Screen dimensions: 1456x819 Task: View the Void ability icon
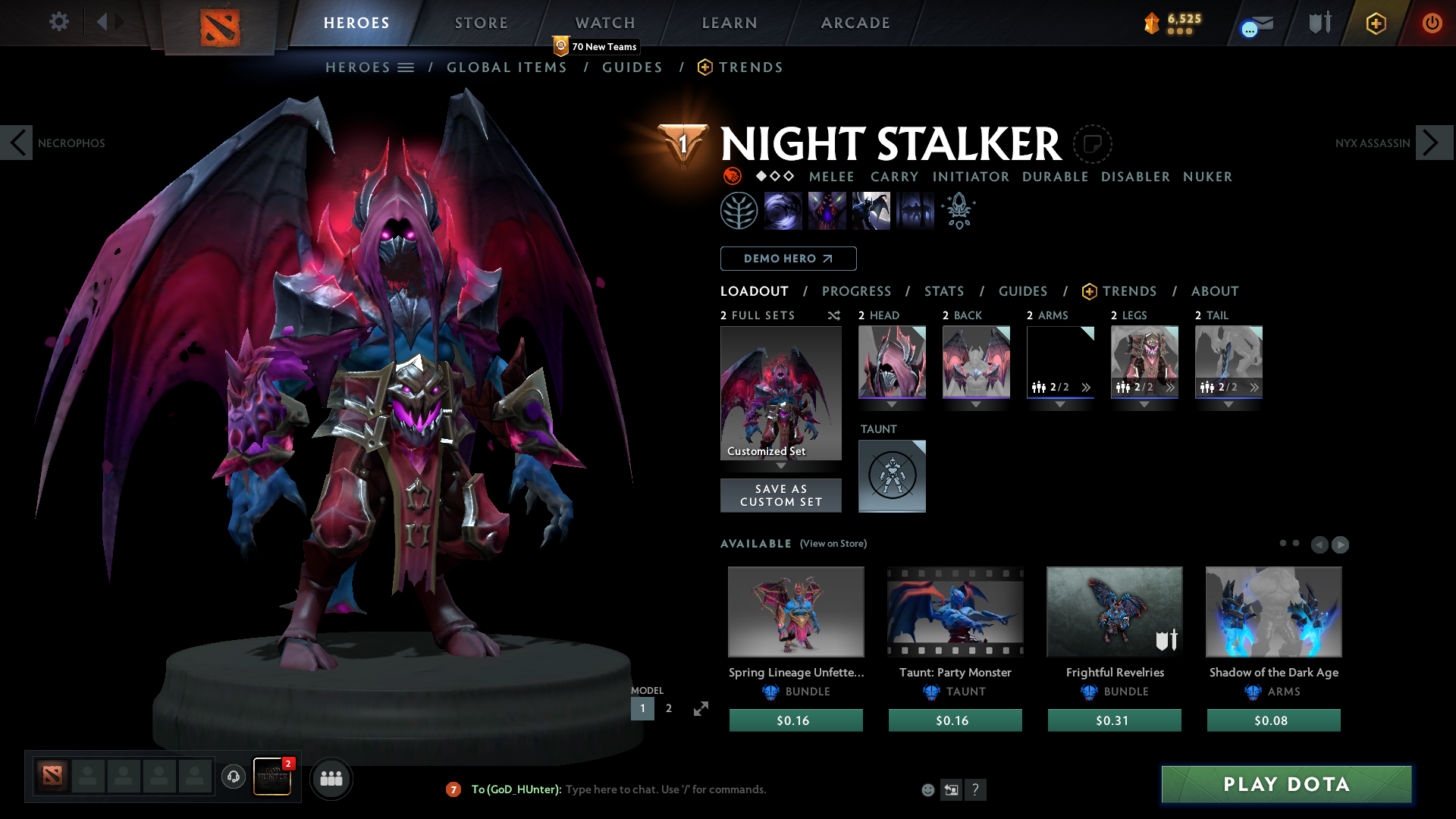tap(783, 210)
